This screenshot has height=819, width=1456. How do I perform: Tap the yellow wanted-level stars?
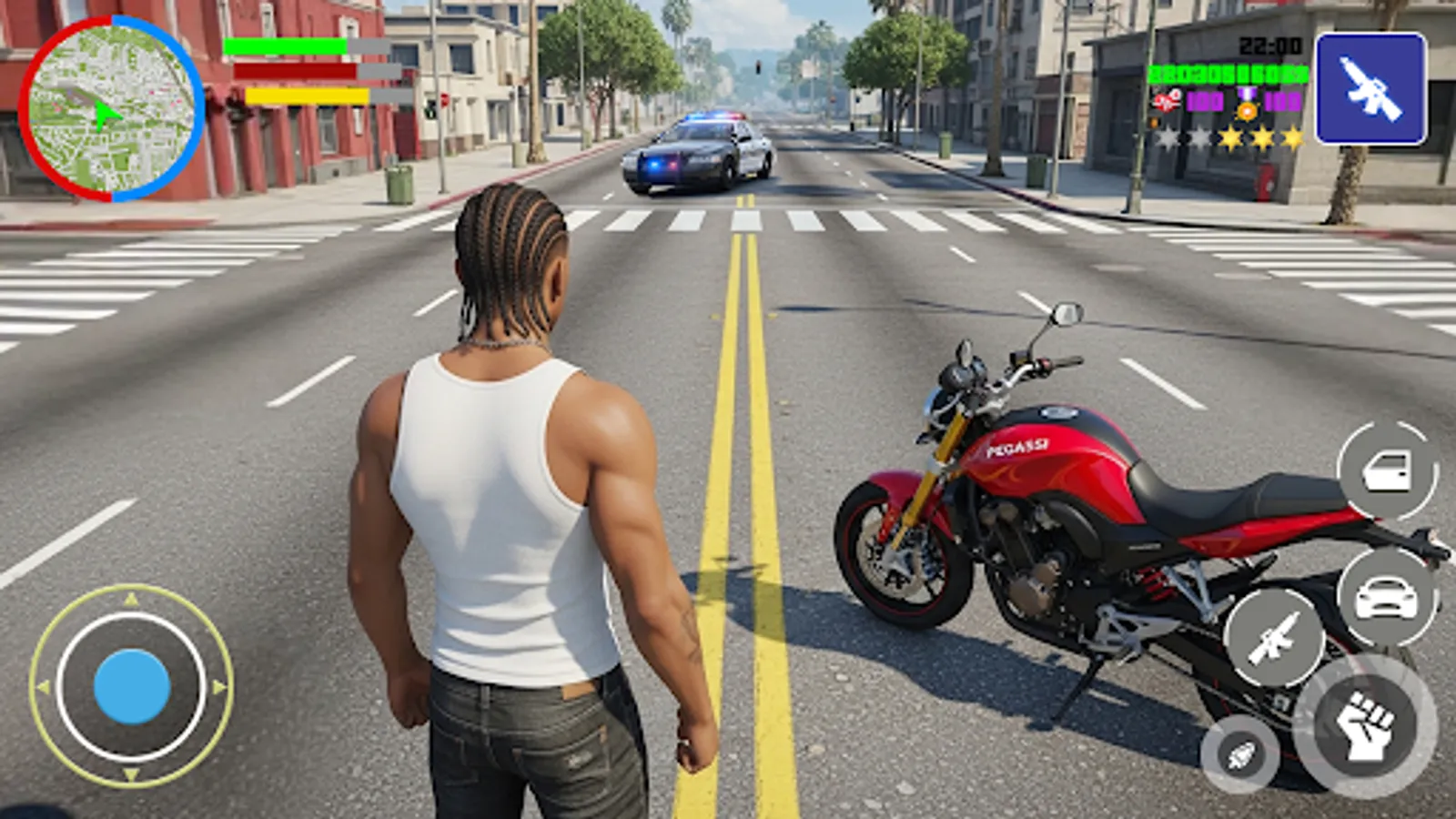coord(1262,136)
